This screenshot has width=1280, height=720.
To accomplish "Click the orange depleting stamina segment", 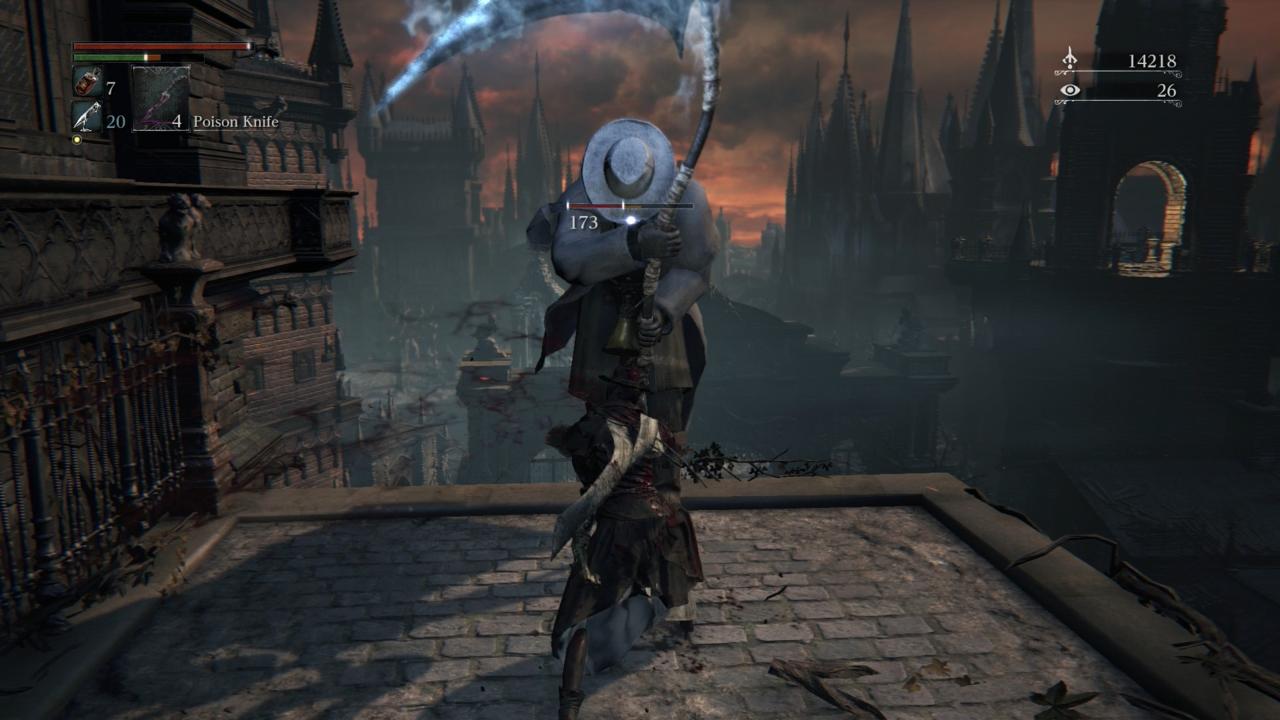I will click(x=152, y=57).
